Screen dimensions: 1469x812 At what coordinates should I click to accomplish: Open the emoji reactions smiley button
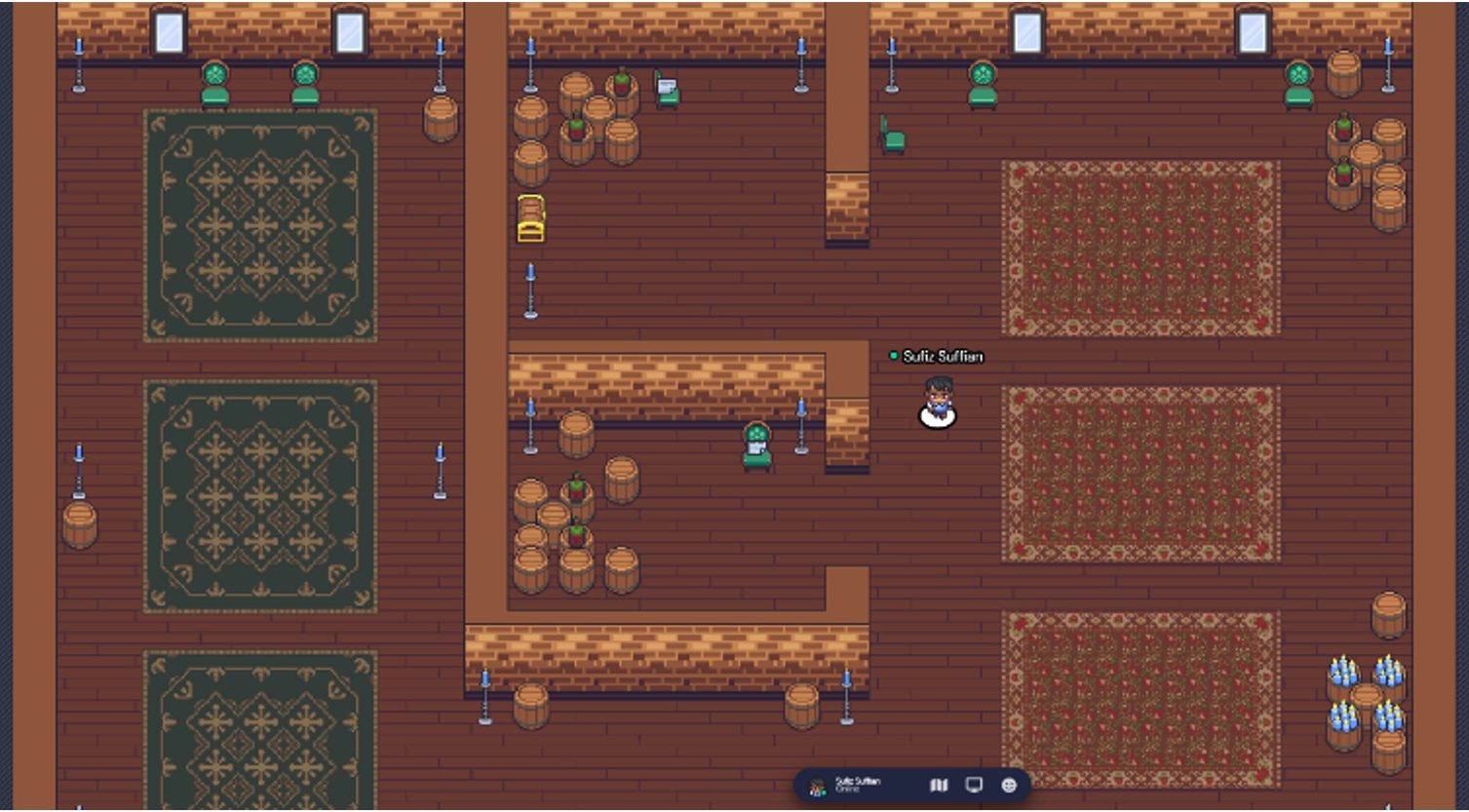[x=1009, y=785]
